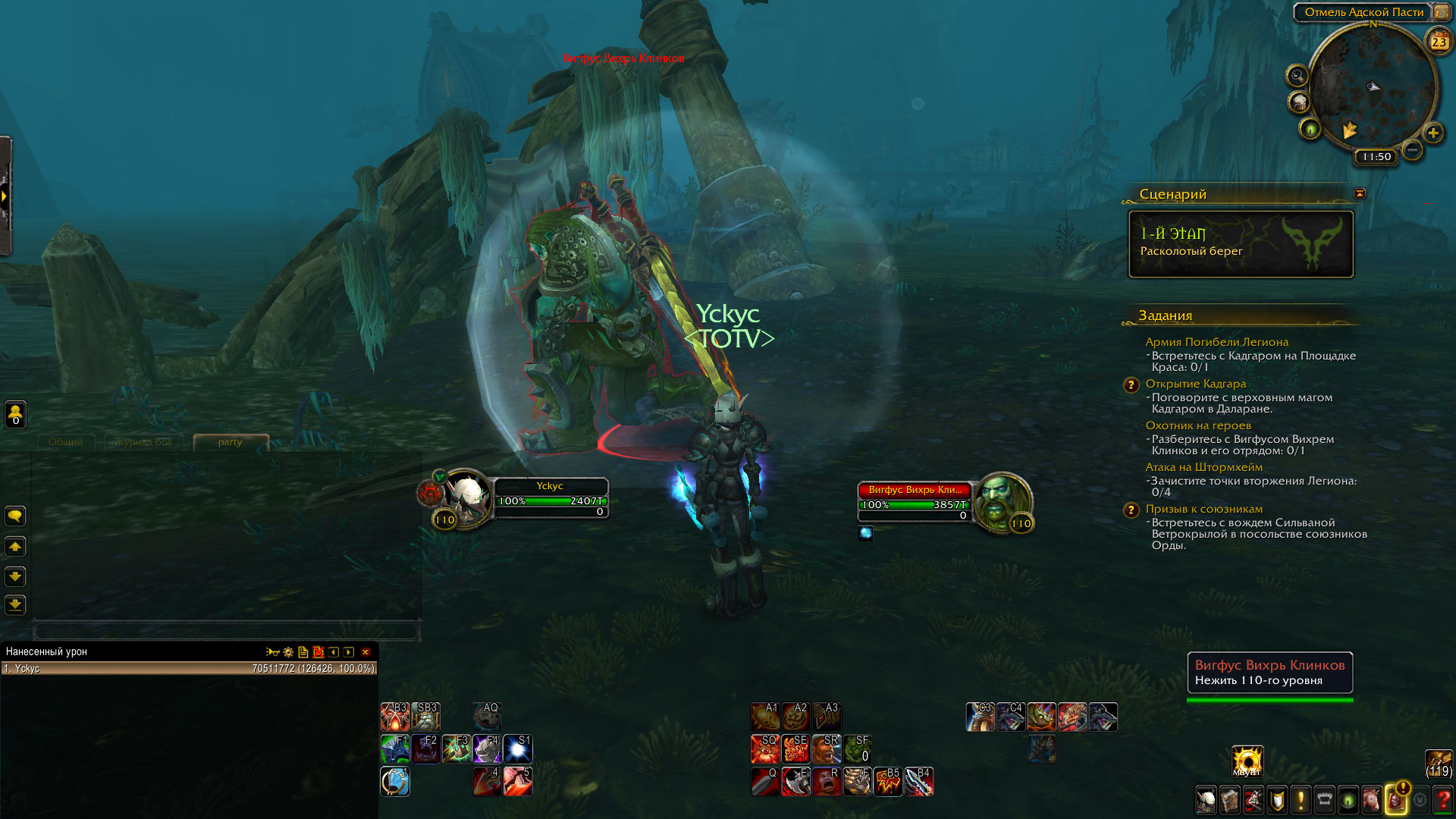The image size is (1456, 819).
Task: Click the sun ring маунт button
Action: point(1247,761)
